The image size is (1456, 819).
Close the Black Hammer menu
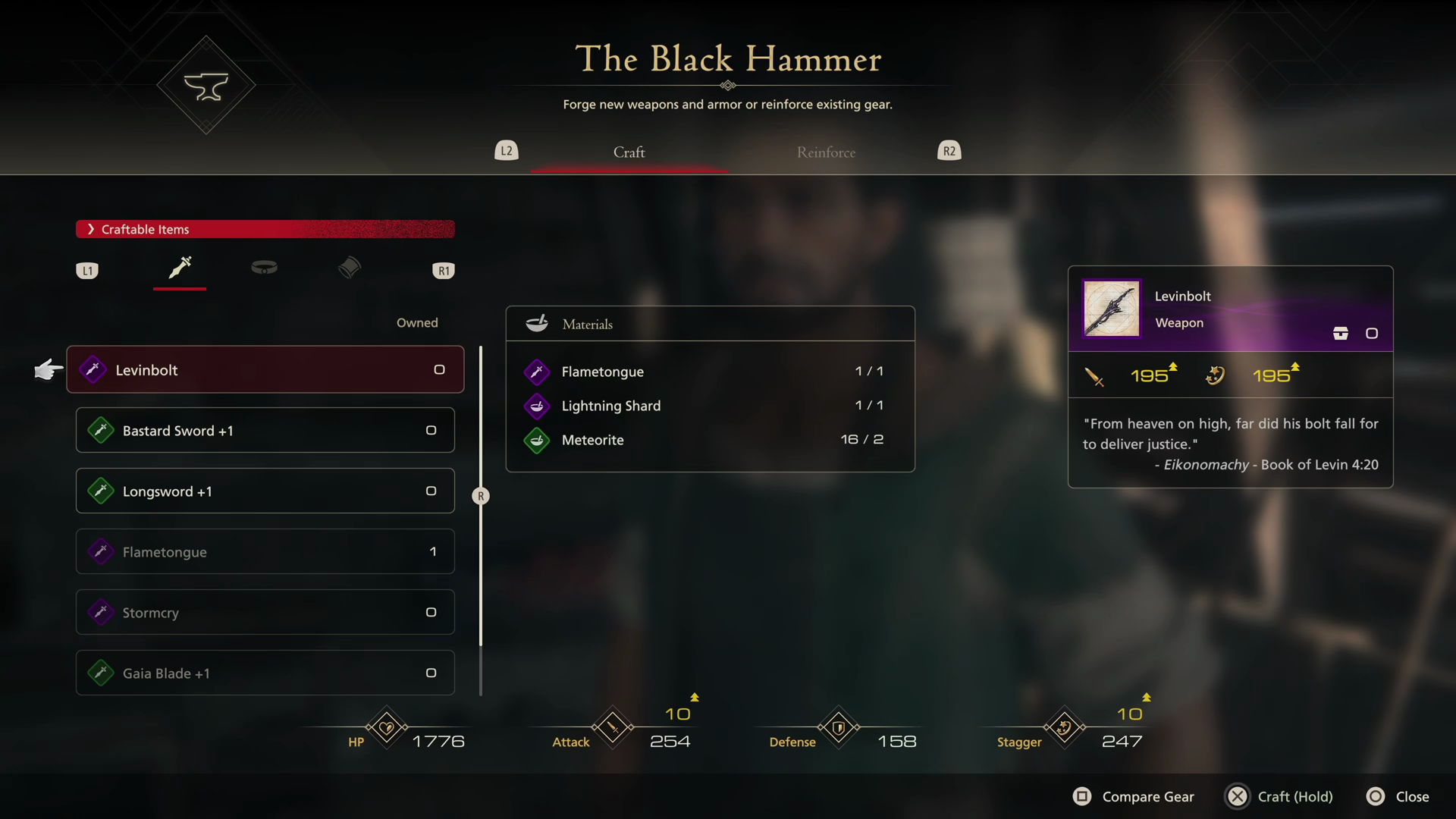click(1398, 797)
